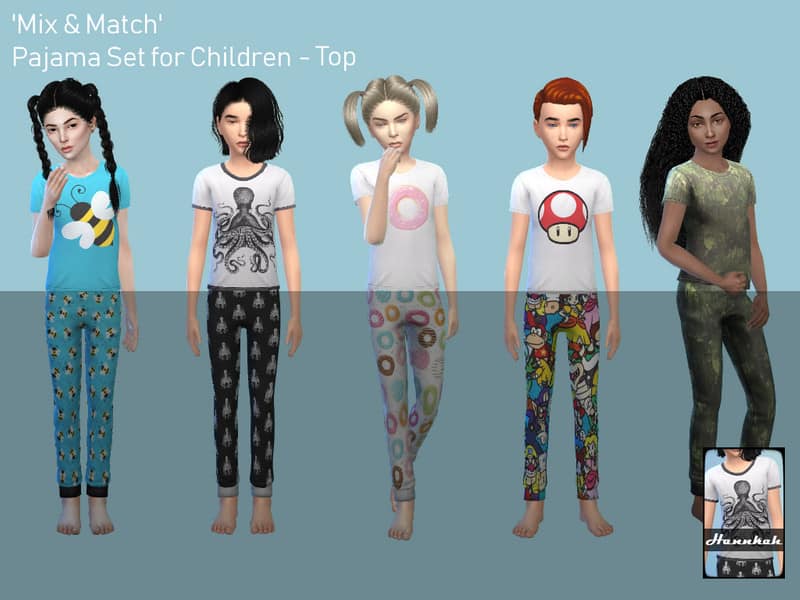This screenshot has height=600, width=800.
Task: Select the Hannah octopus pajama thumbnail
Action: (x=743, y=512)
